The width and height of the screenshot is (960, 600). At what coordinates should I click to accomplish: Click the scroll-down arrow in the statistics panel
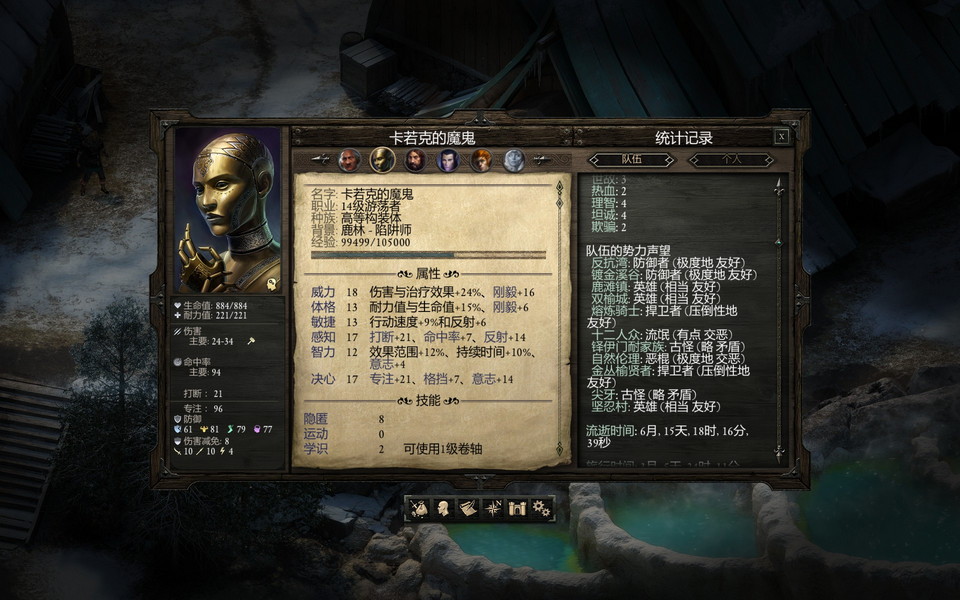[x=779, y=452]
